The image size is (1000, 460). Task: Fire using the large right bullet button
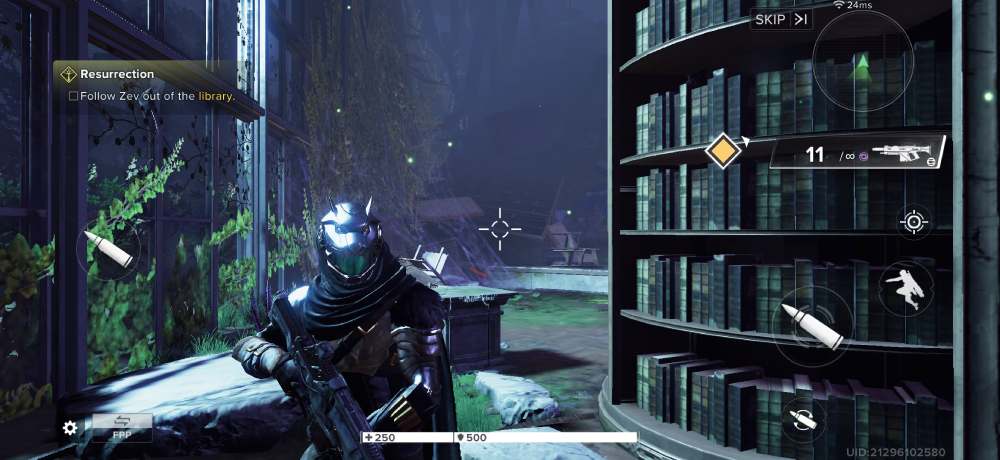[x=812, y=326]
